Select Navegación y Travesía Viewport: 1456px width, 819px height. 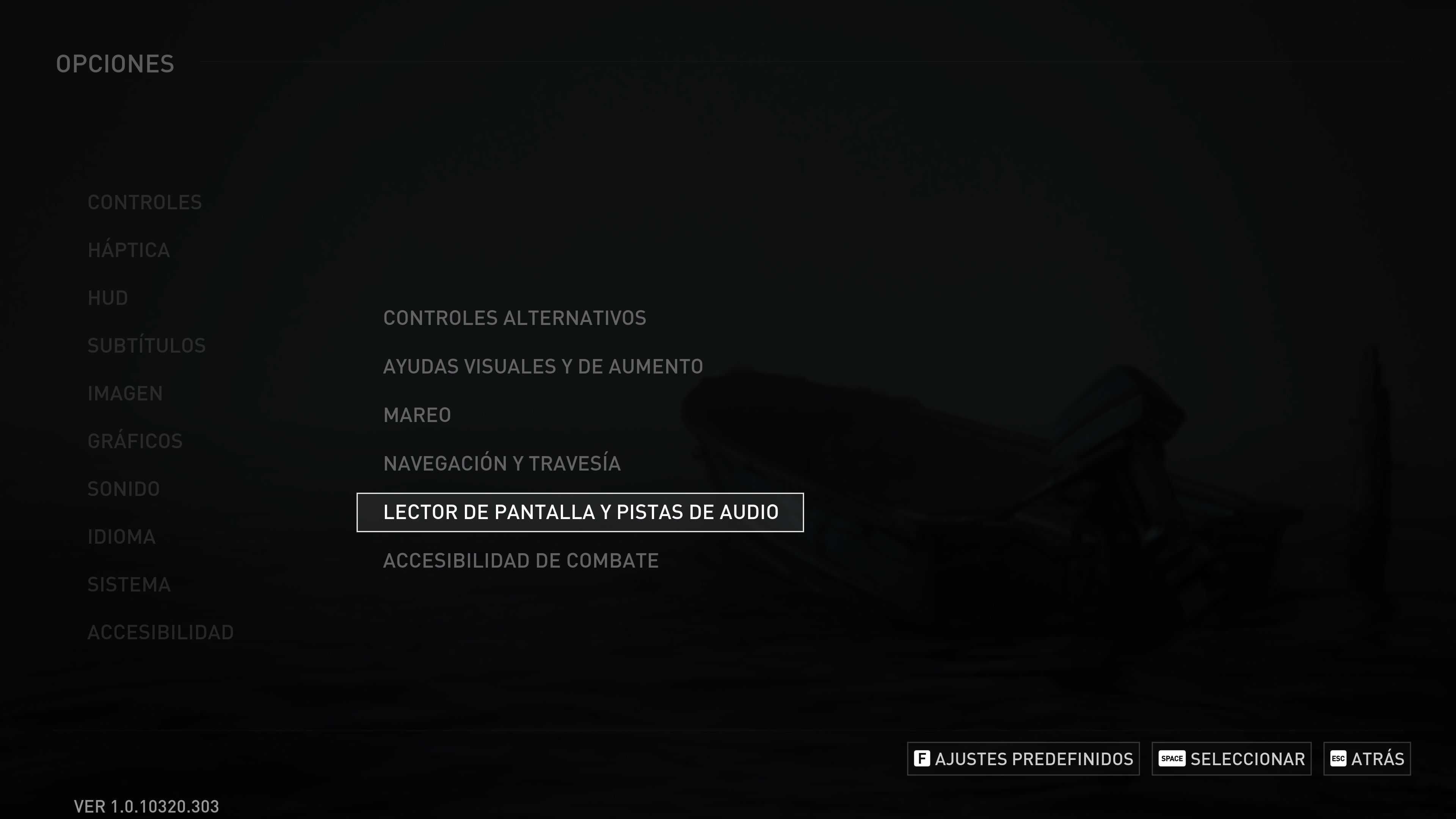pyautogui.click(x=502, y=463)
